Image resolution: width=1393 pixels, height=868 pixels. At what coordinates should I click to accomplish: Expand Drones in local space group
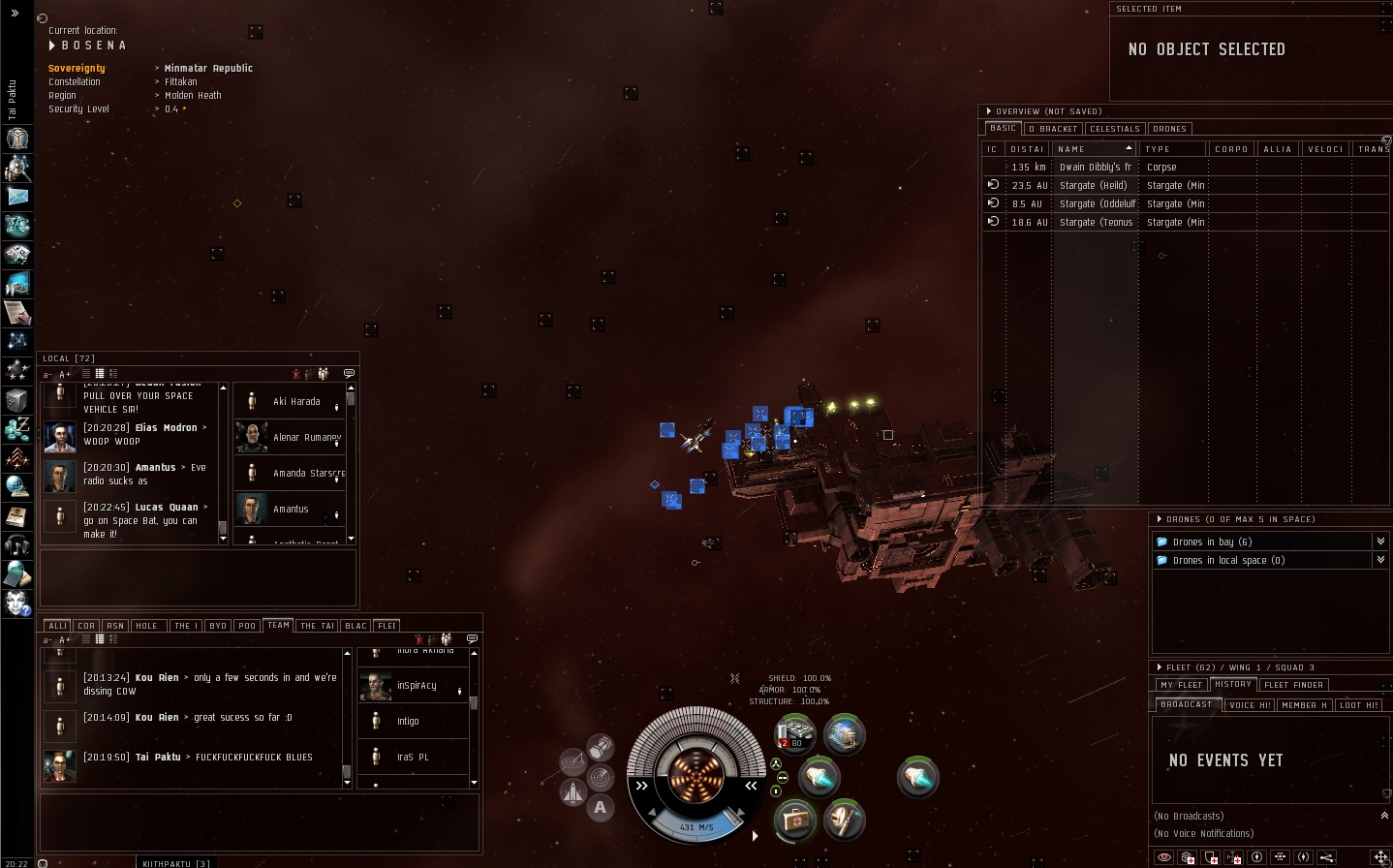[1380, 560]
